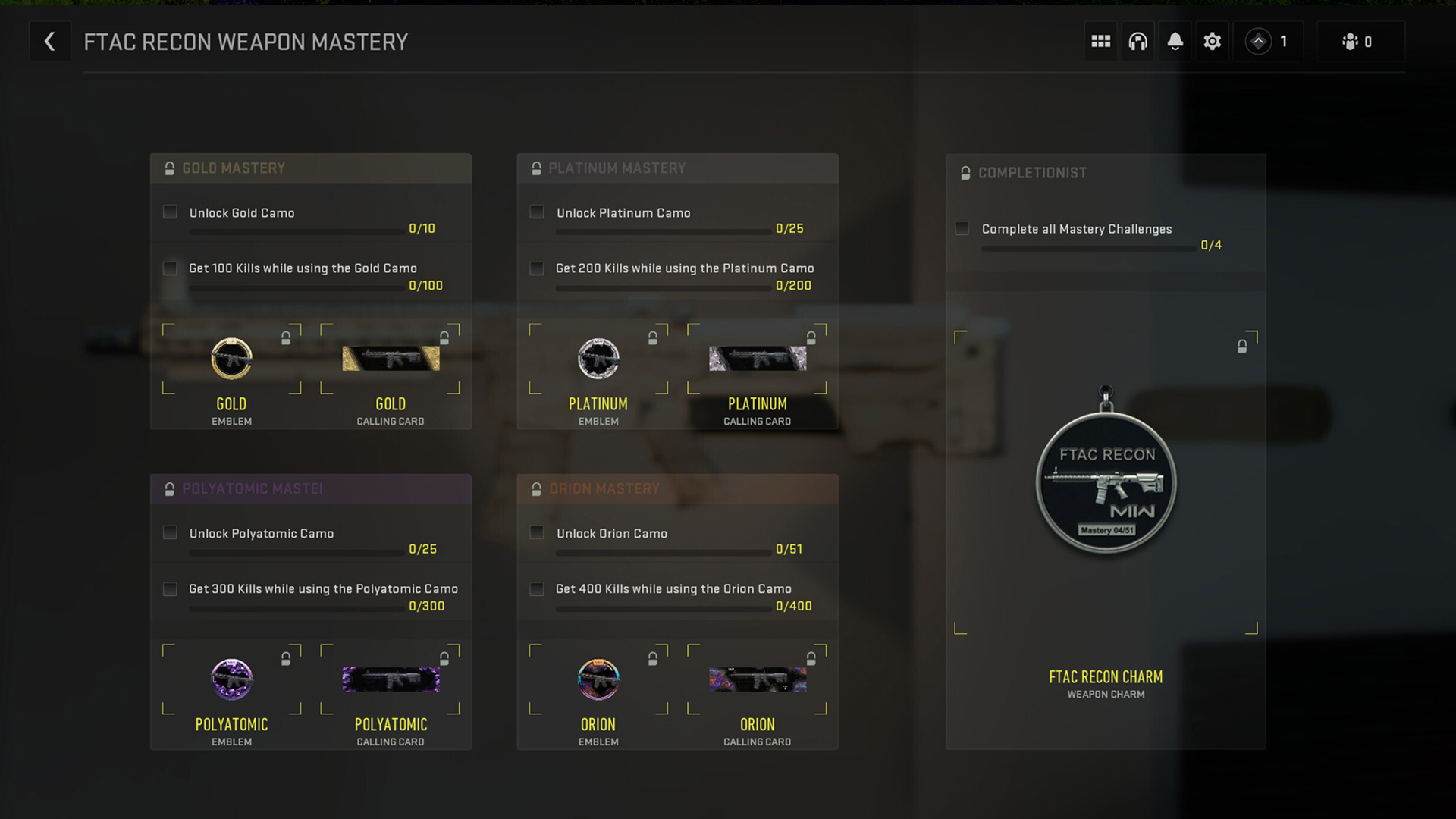The image size is (1456, 819).
Task: Check the Unlock Polyatomic Camo checkbox
Action: tap(170, 533)
